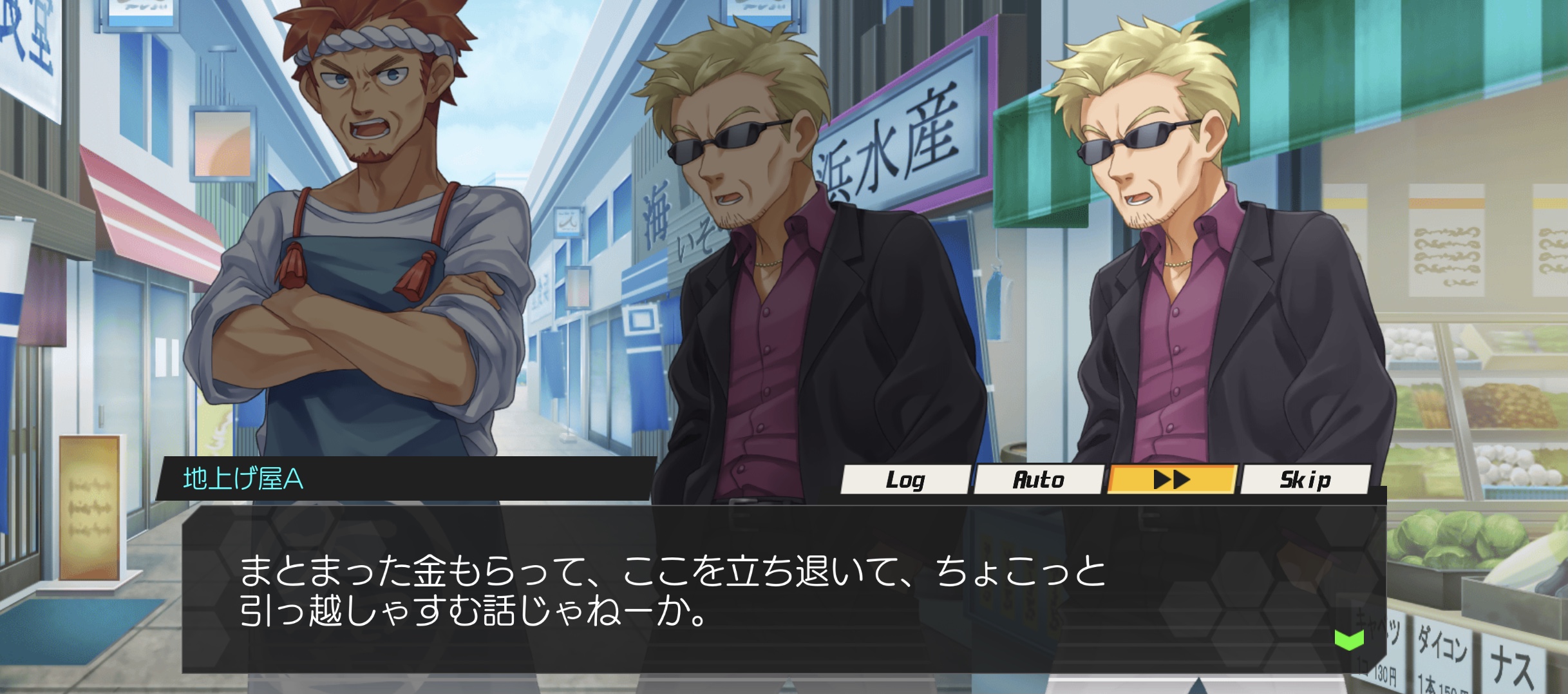Activate the fast-forward arrows button
The image size is (1568, 694).
tap(1171, 479)
